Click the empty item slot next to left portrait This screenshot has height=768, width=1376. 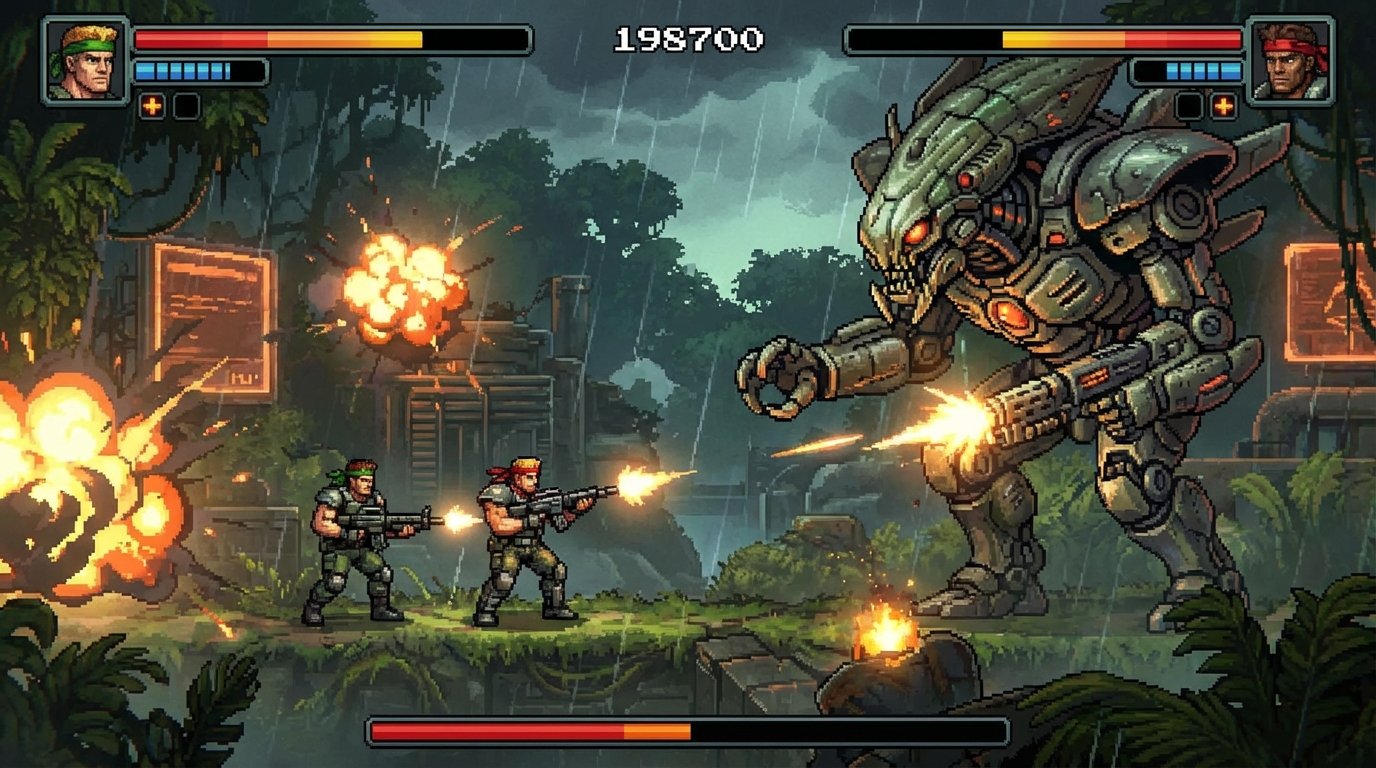coord(185,103)
